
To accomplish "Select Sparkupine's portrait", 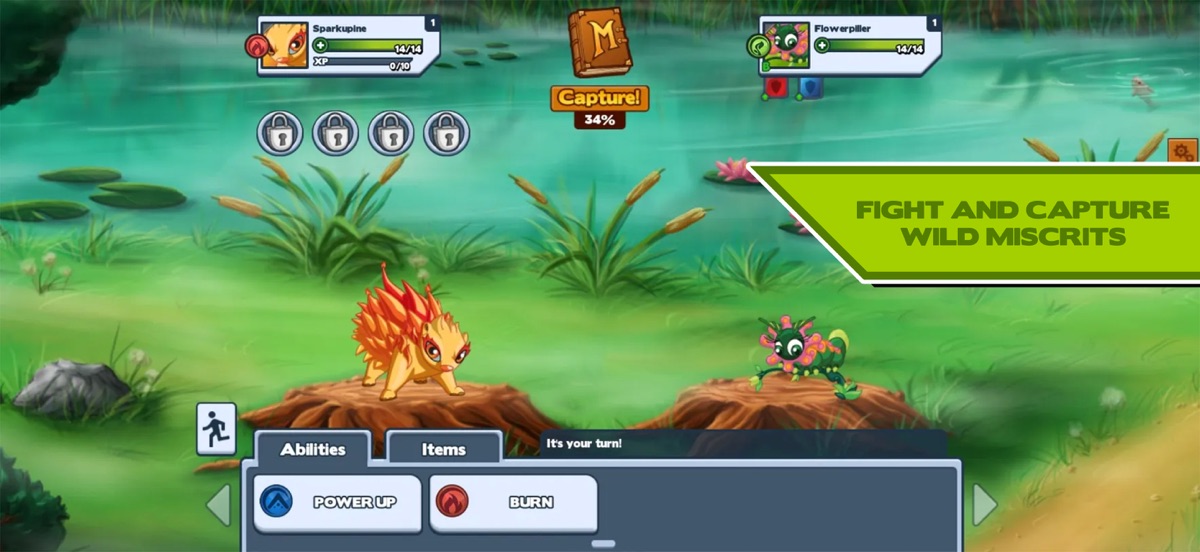I will pos(284,46).
